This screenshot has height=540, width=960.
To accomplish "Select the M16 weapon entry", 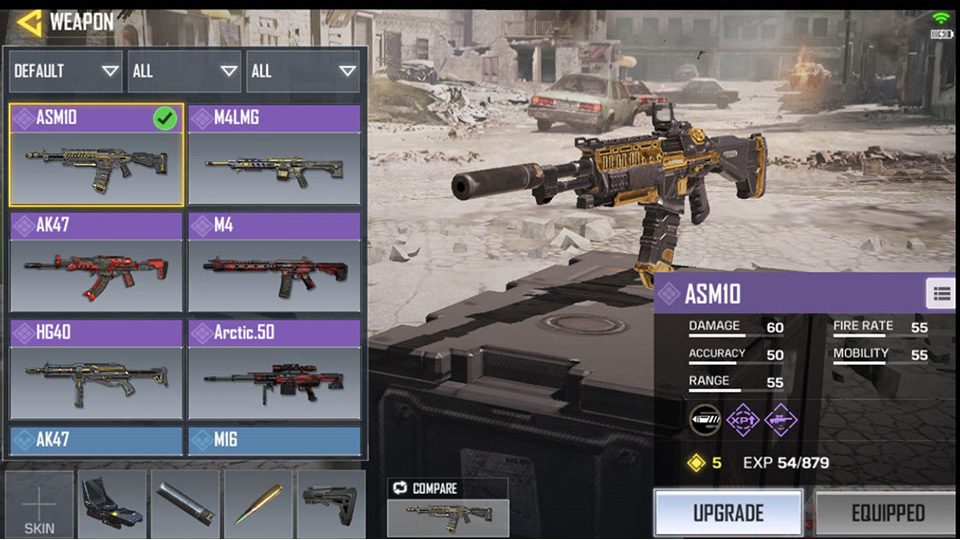I will click(275, 440).
